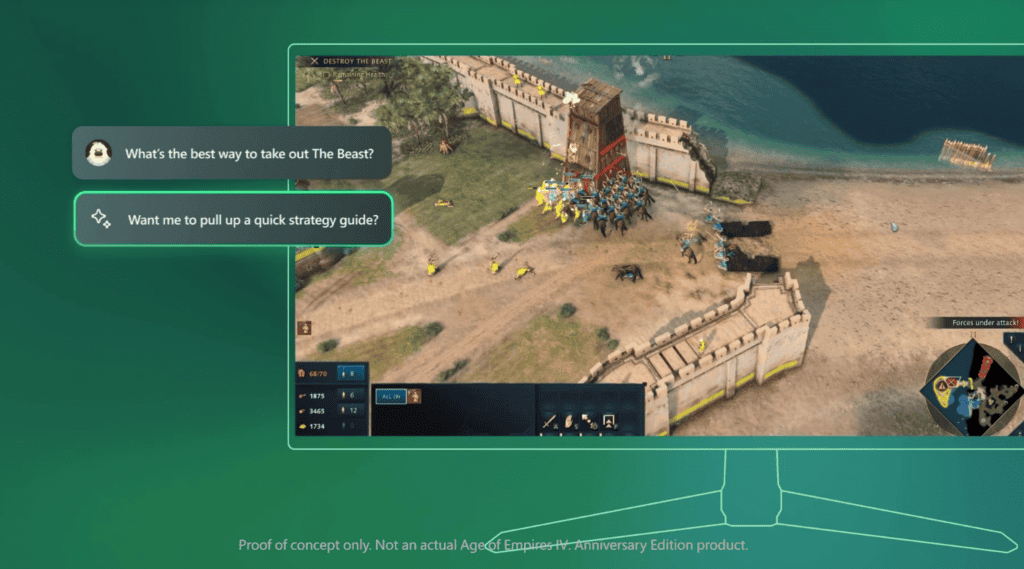Click the Copilot strategy guide suggestion bubble
Image resolution: width=1024 pixels, height=569 pixels.
click(x=233, y=219)
